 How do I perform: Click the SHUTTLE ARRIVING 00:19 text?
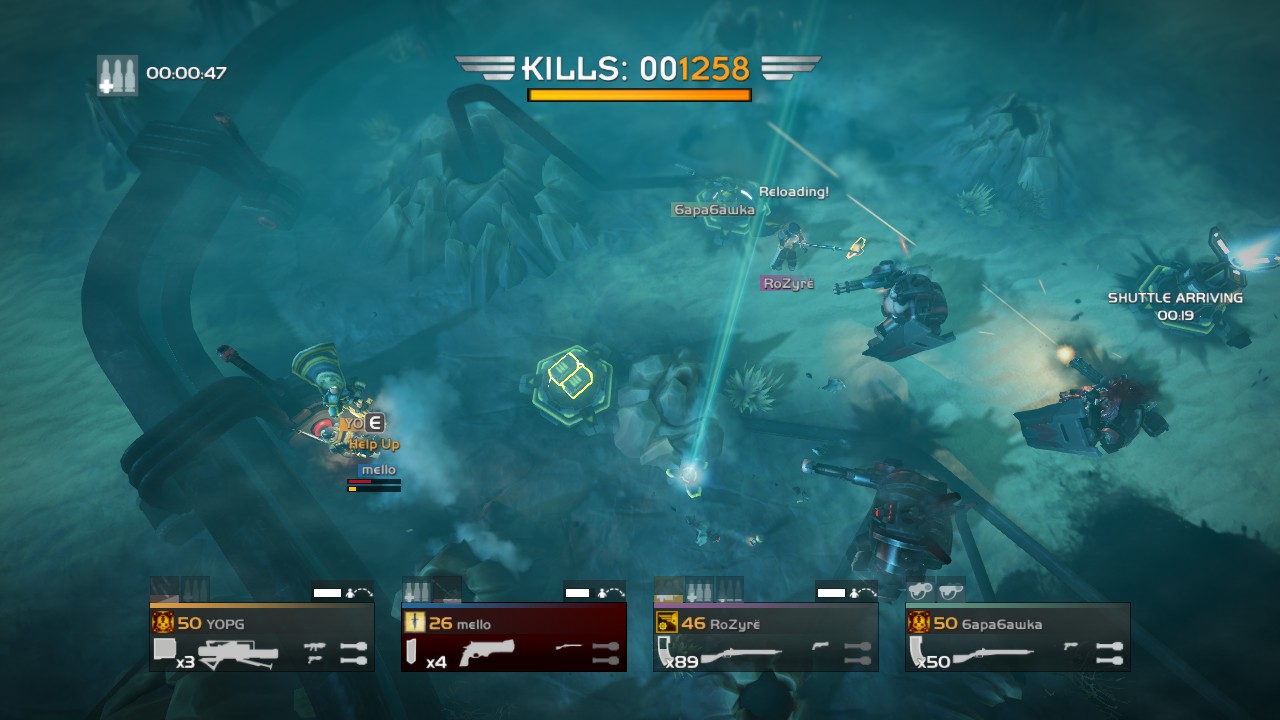point(1177,305)
